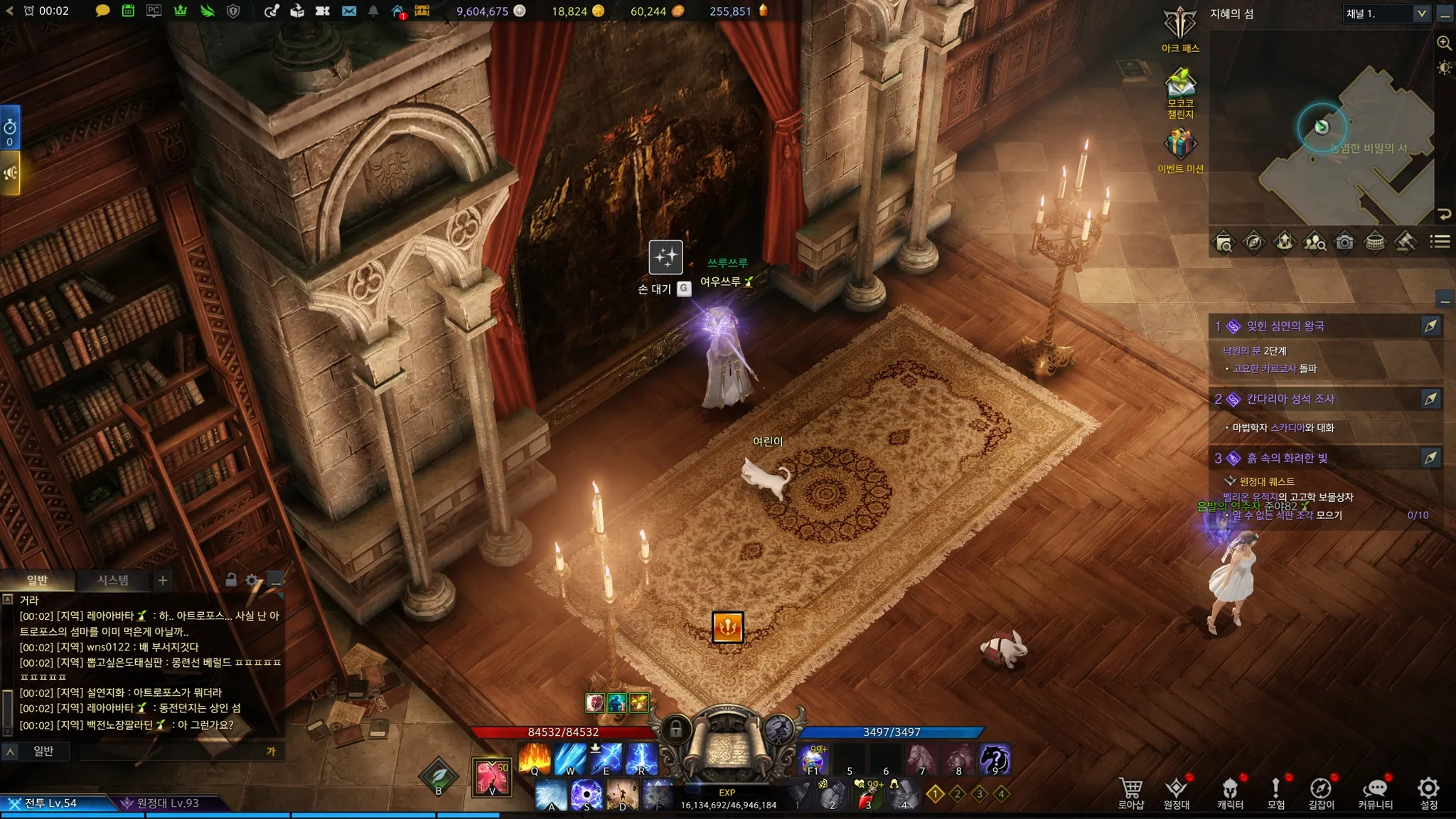Open the 원정대 expedition menu

pyautogui.click(x=1177, y=793)
